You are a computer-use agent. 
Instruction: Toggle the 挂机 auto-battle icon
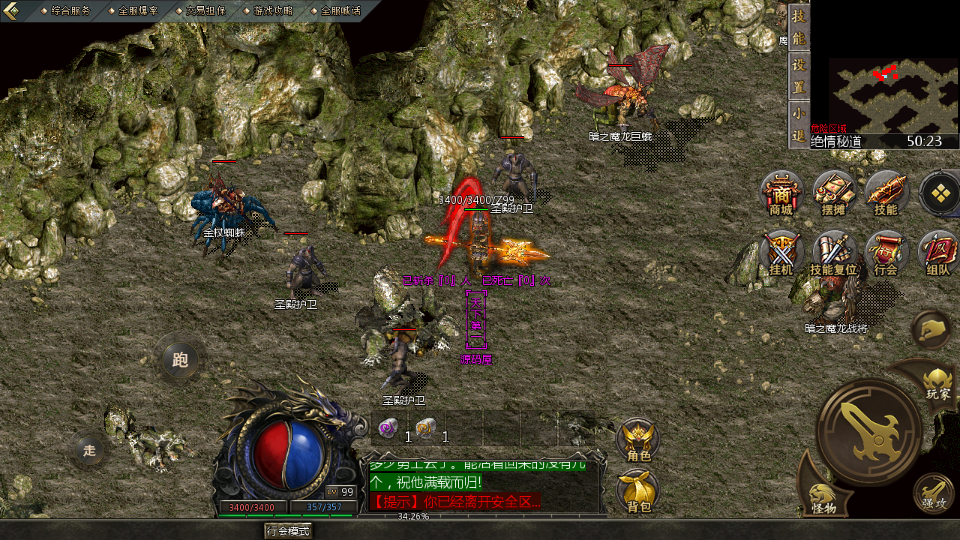[x=781, y=253]
